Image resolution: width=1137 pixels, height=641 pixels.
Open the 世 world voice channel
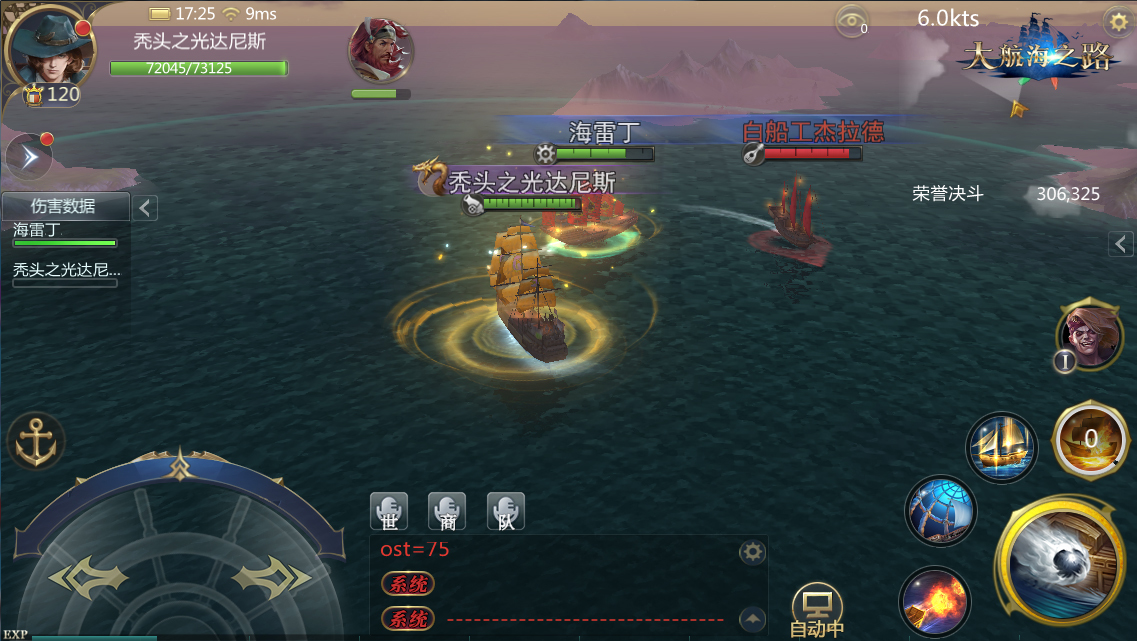pyautogui.click(x=389, y=511)
